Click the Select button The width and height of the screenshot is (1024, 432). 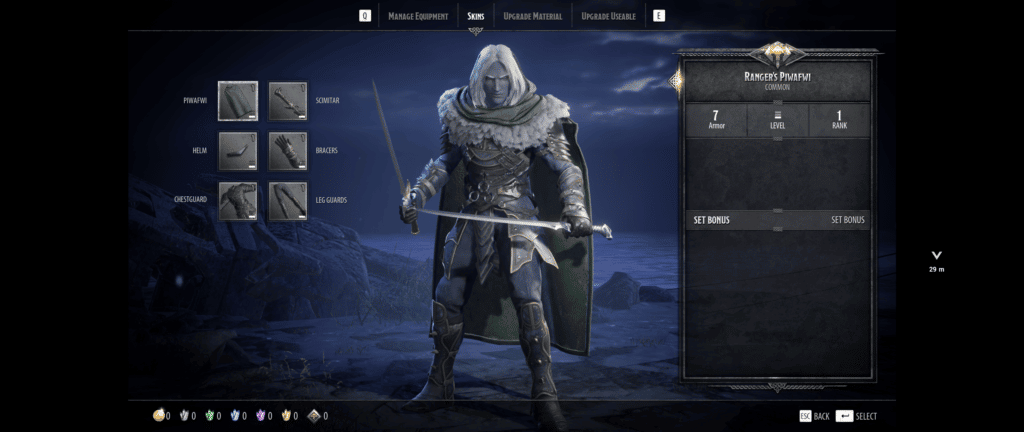(857, 416)
